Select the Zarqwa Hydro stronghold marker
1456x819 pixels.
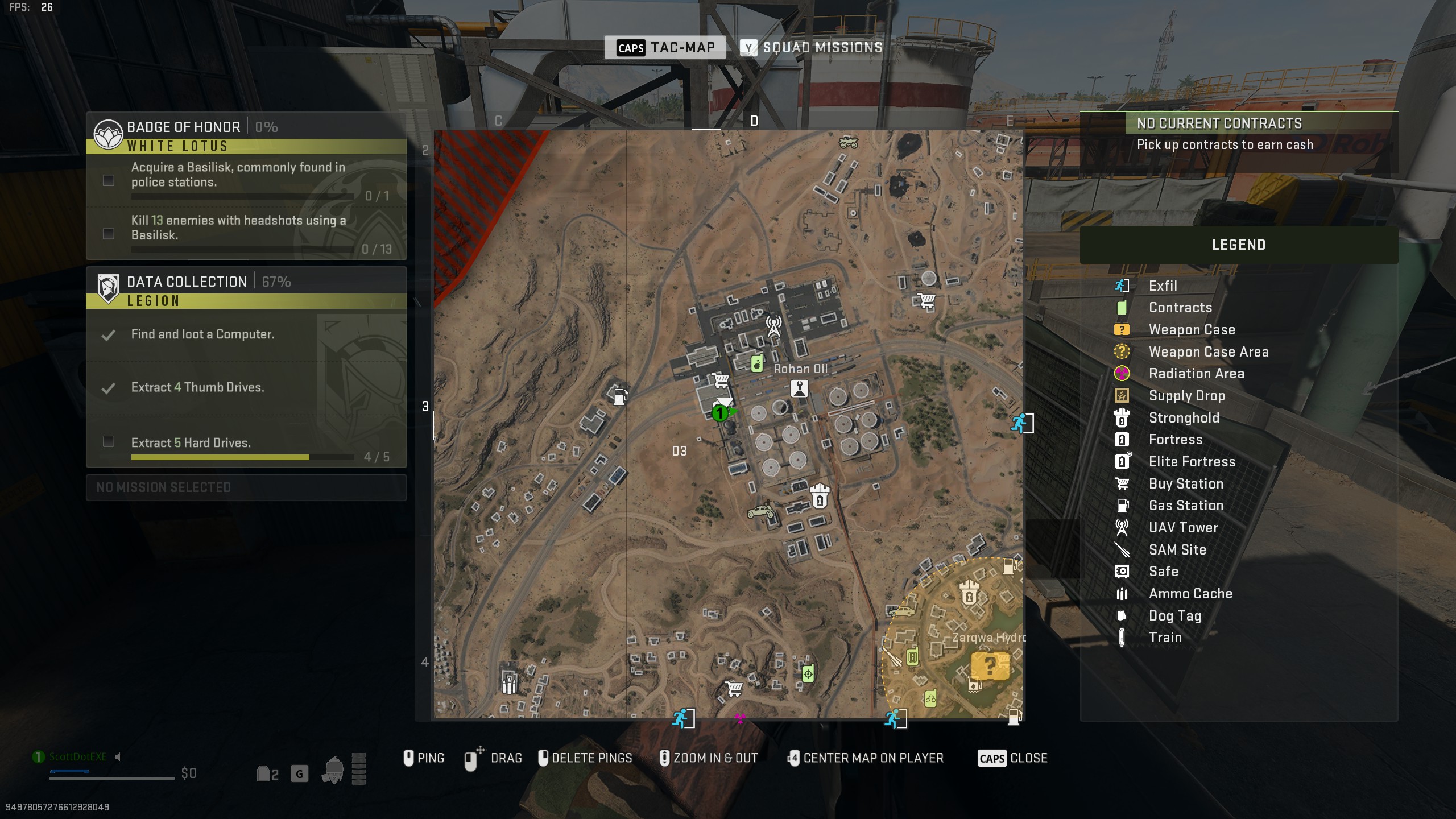[969, 593]
